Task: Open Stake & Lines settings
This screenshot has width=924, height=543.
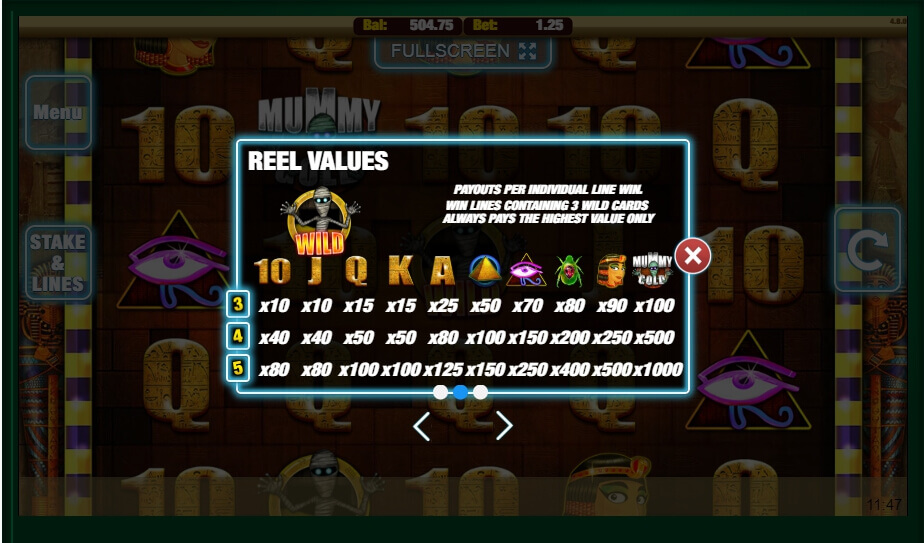Action: (x=58, y=262)
